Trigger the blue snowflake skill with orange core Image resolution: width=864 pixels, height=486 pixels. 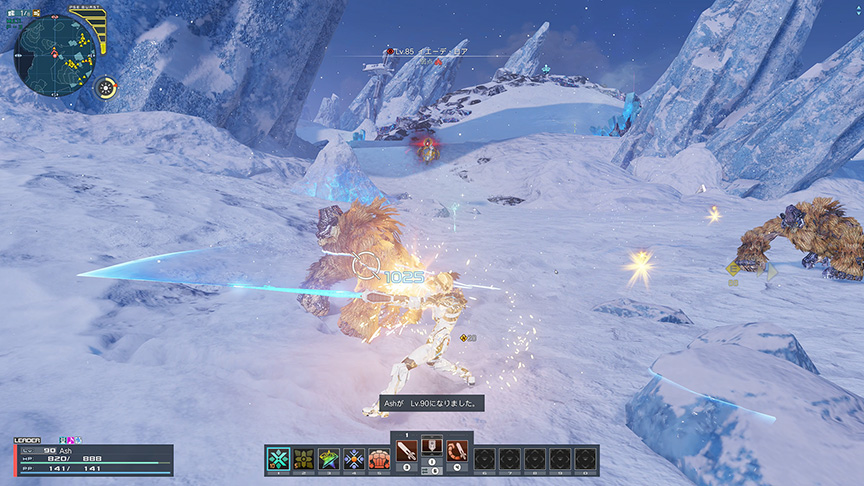pyautogui.click(x=354, y=459)
